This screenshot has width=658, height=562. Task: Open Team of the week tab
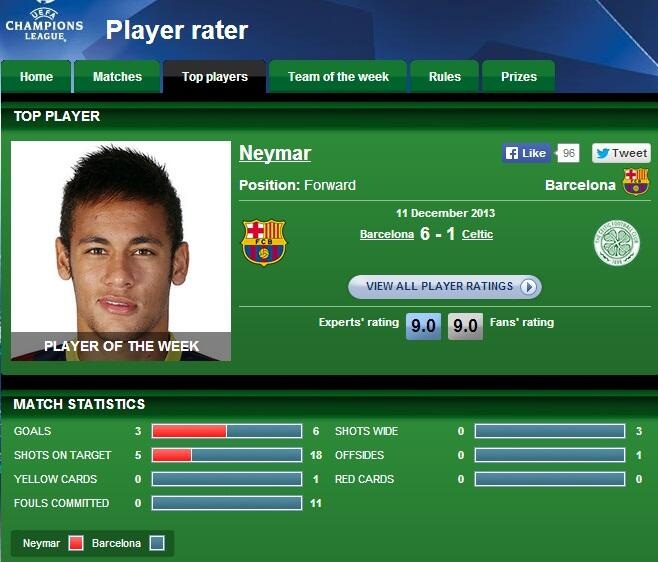[338, 77]
